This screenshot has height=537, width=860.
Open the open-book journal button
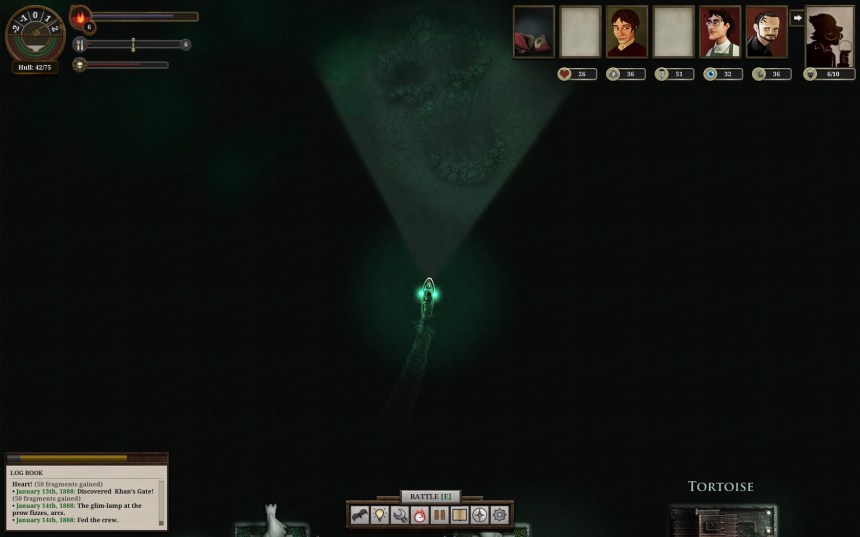460,515
